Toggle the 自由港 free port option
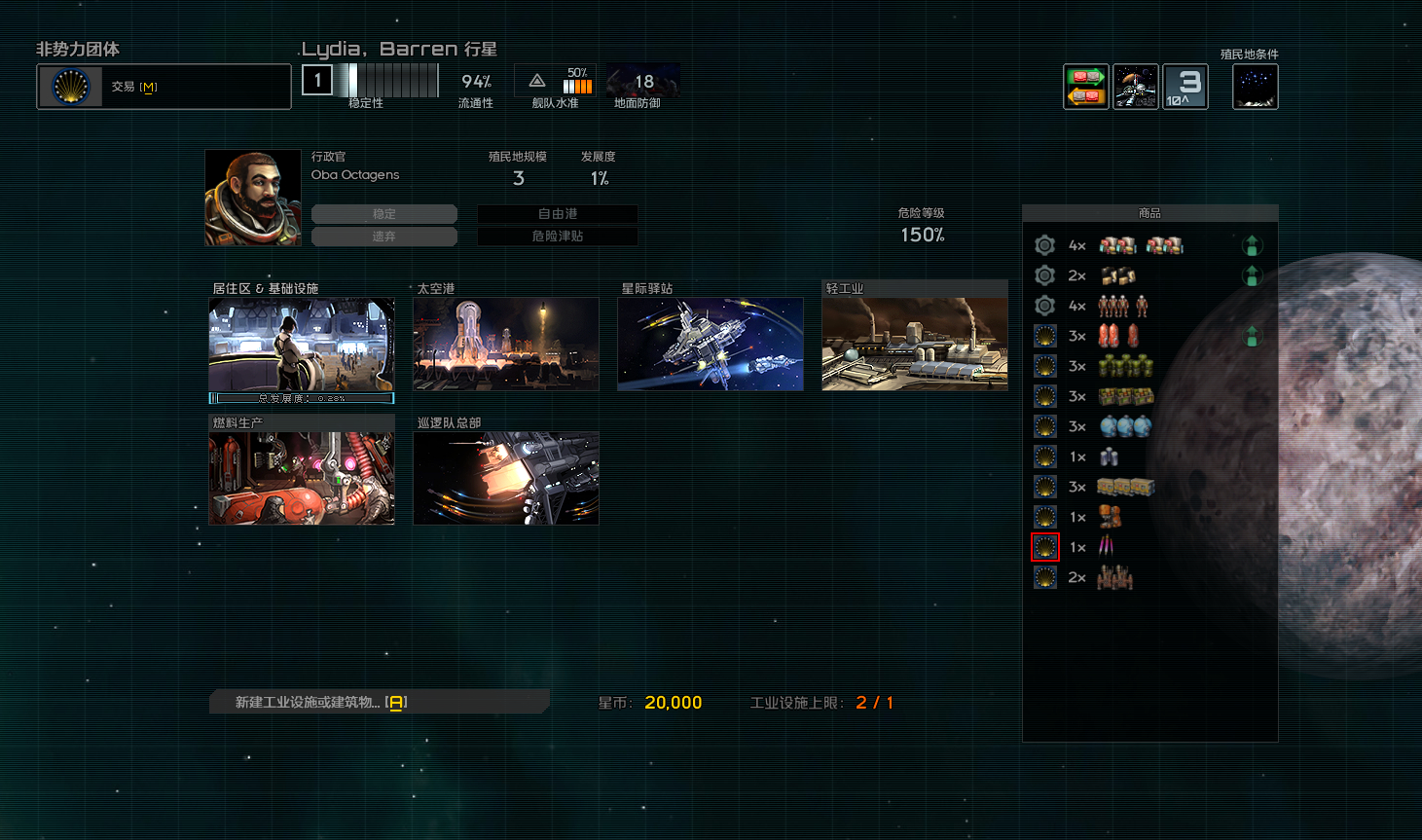Viewport: 1422px width, 840px height. pyautogui.click(x=558, y=214)
